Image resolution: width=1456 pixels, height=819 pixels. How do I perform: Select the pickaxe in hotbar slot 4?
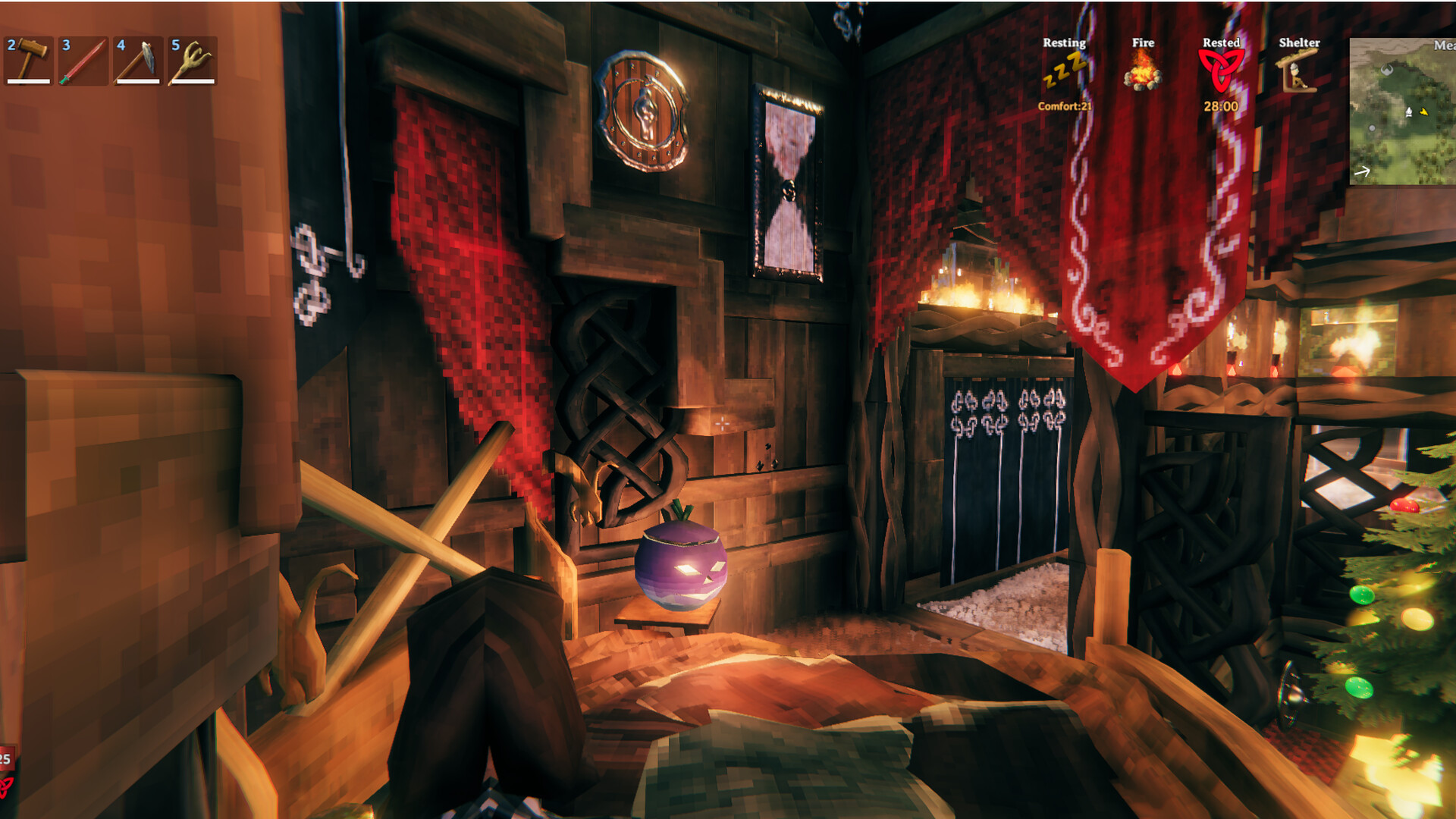pos(137,61)
